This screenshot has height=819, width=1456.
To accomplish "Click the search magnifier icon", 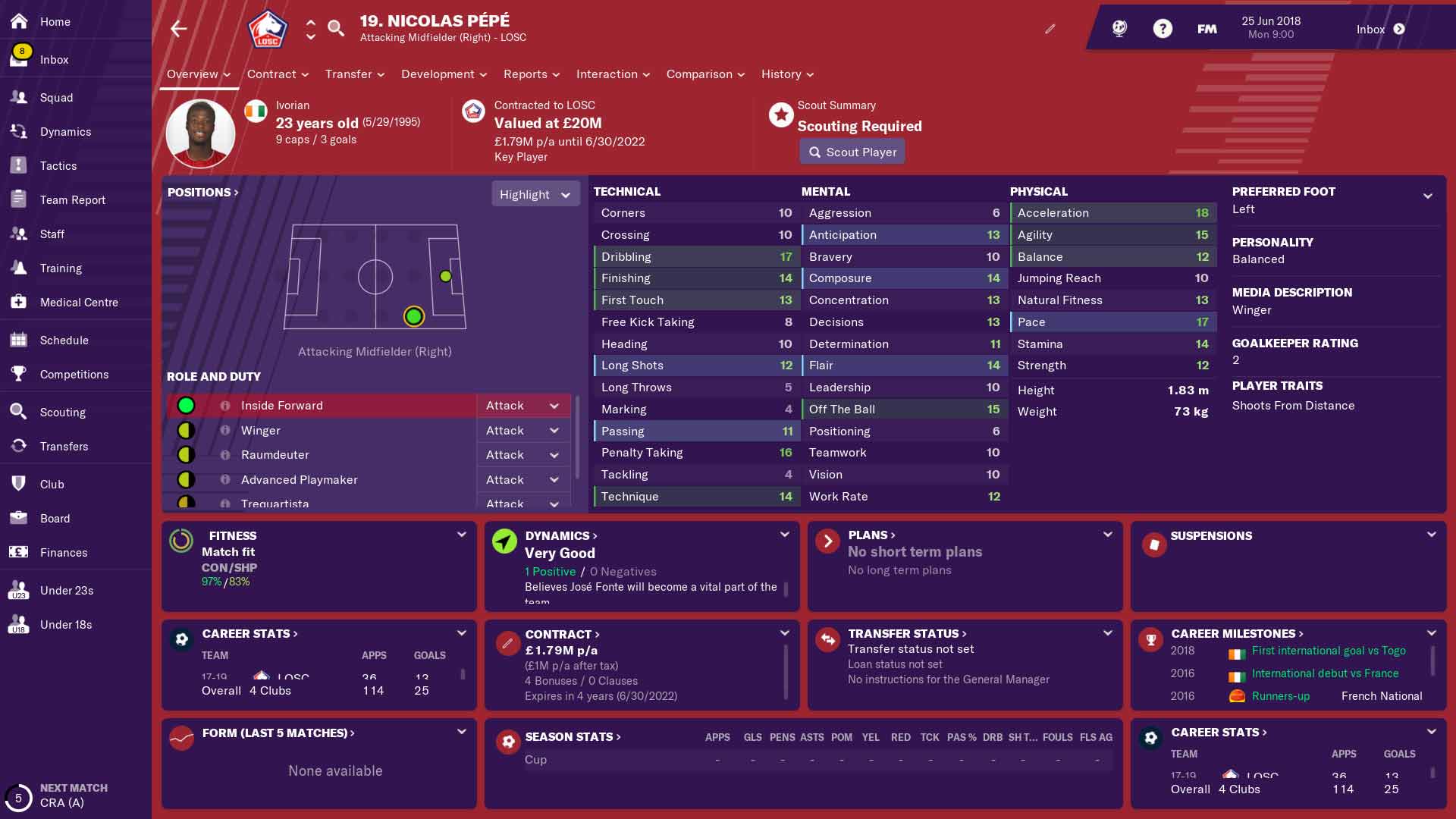I will pyautogui.click(x=335, y=29).
